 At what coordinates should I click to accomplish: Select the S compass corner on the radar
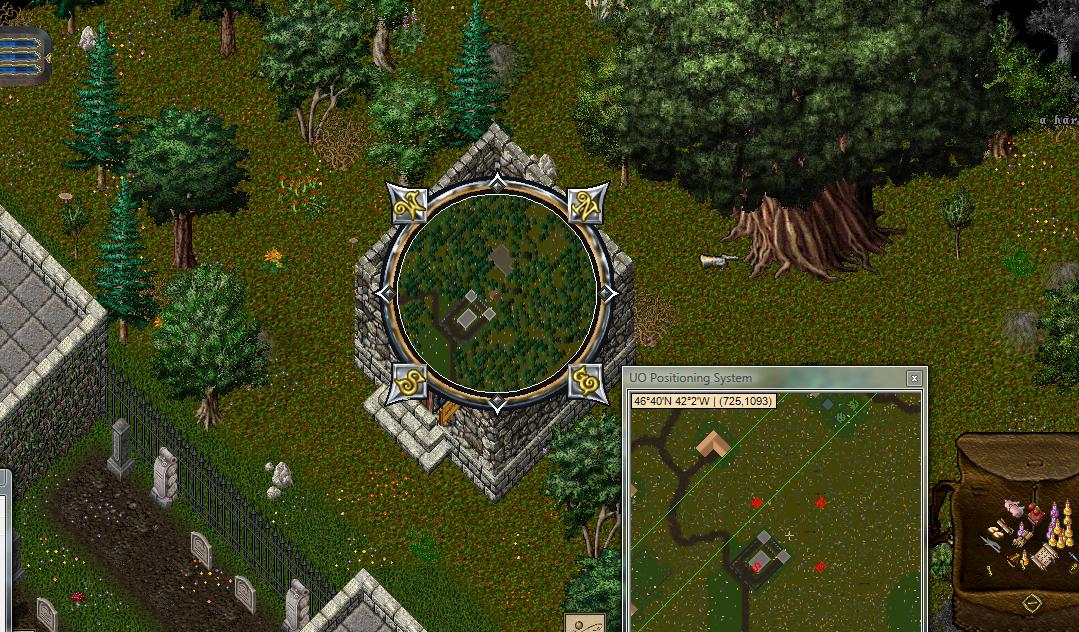[x=409, y=382]
